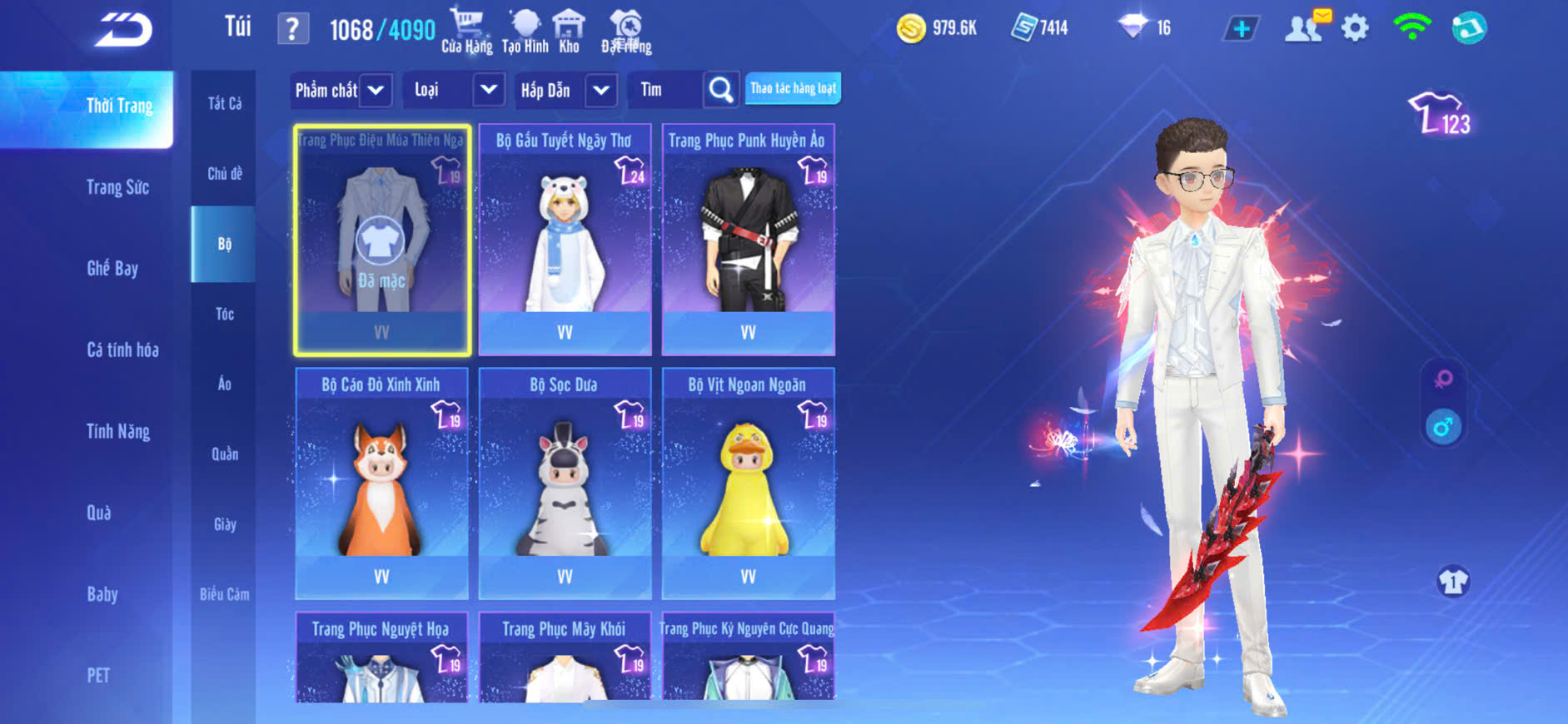This screenshot has height=724, width=1568.
Task: Switch to the Ghế Bay tab
Action: pyautogui.click(x=112, y=268)
